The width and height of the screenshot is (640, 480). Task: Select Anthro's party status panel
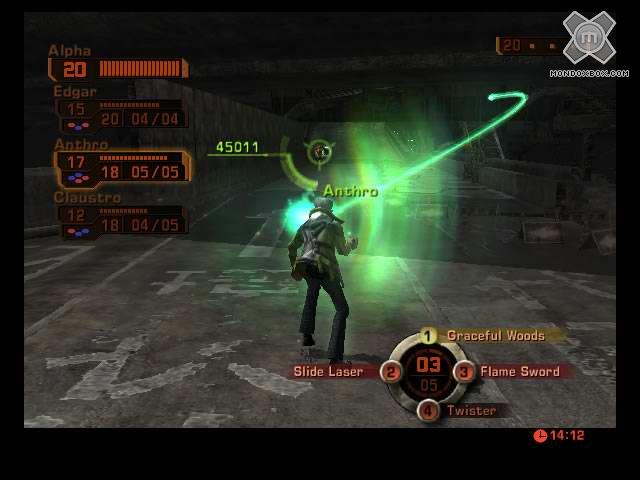[x=121, y=167]
